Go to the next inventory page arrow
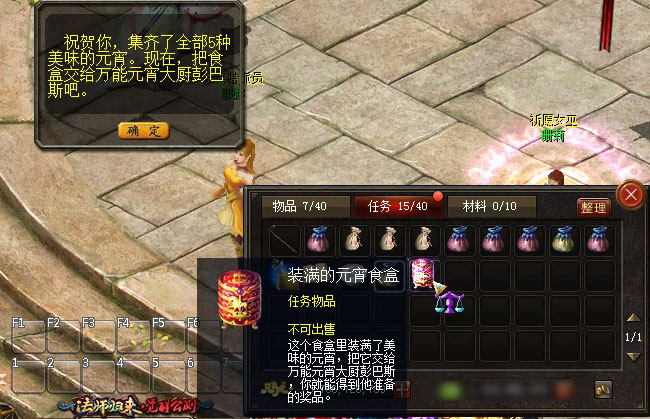Screen dimensions: 650x419 tap(632, 357)
